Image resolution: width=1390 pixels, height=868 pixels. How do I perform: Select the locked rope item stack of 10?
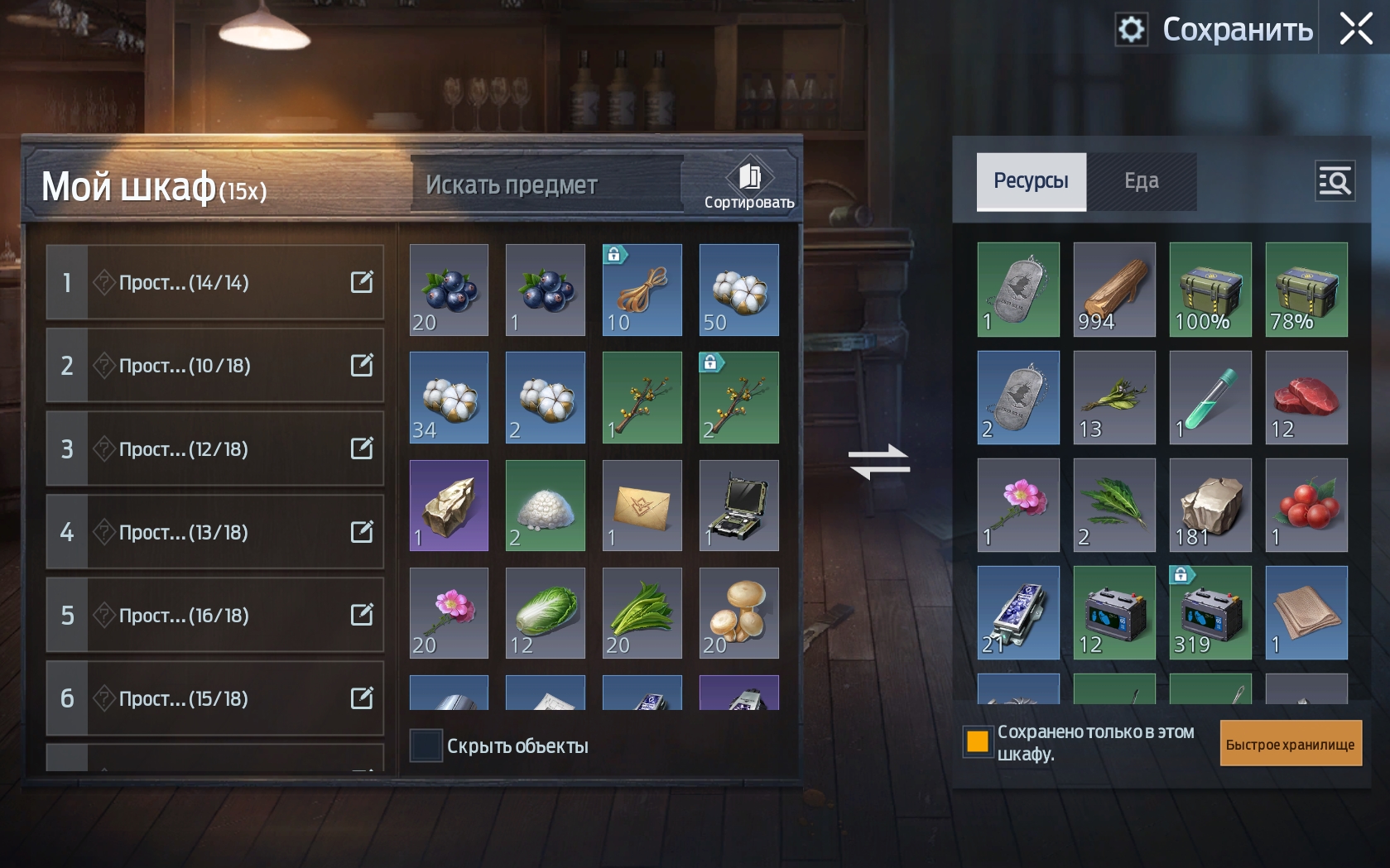click(642, 290)
